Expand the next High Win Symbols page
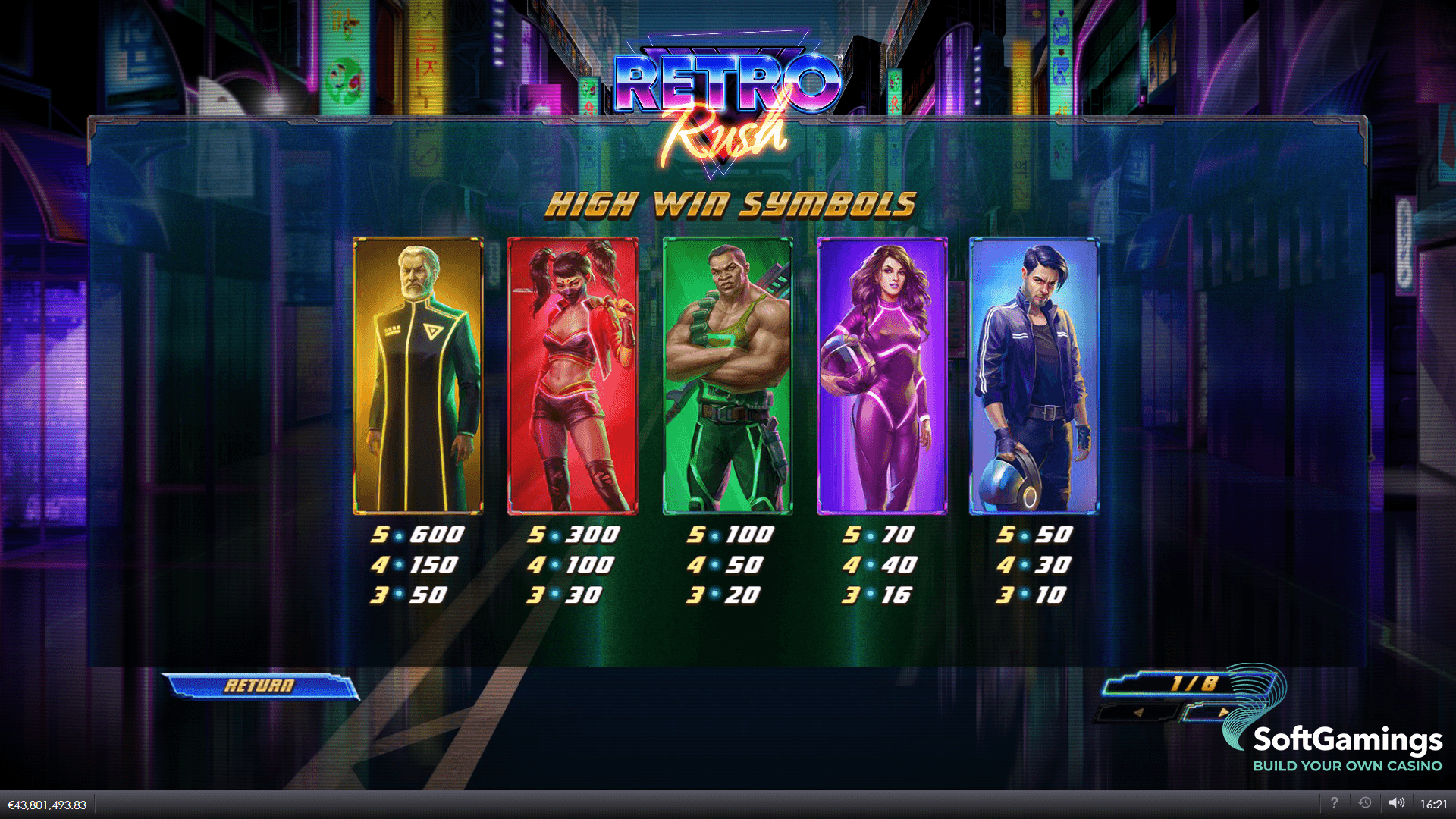The image size is (1456, 819). click(1224, 712)
